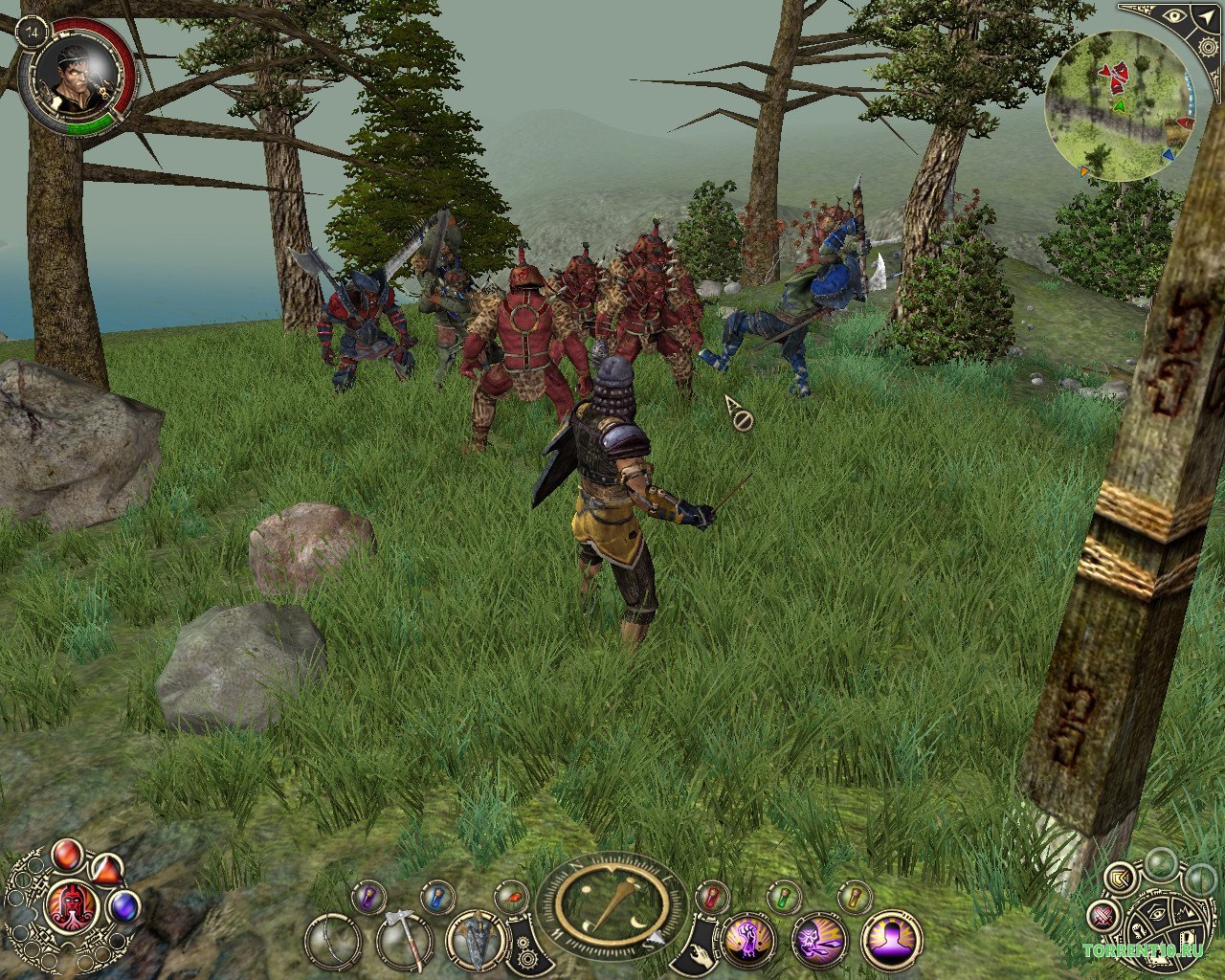Open the character portrait panel
Viewport: 1225px width, 980px height.
pyautogui.click(x=75, y=75)
